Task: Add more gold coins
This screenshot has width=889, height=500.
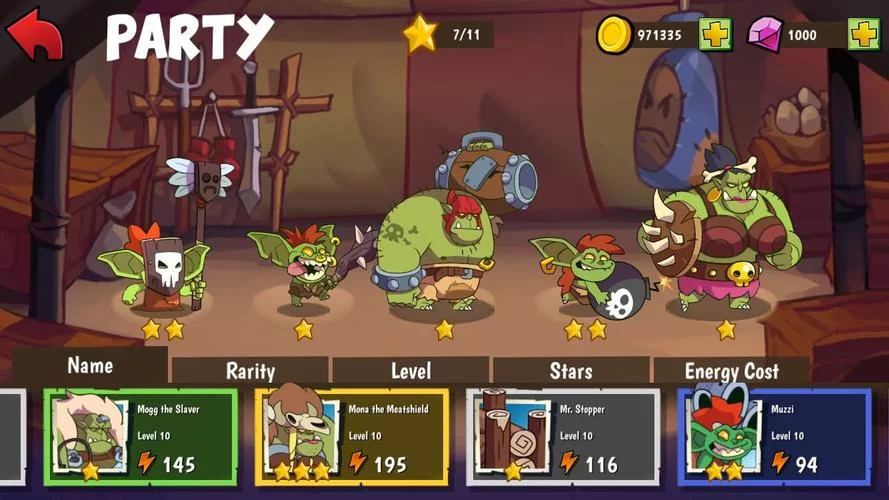Action: click(x=715, y=35)
